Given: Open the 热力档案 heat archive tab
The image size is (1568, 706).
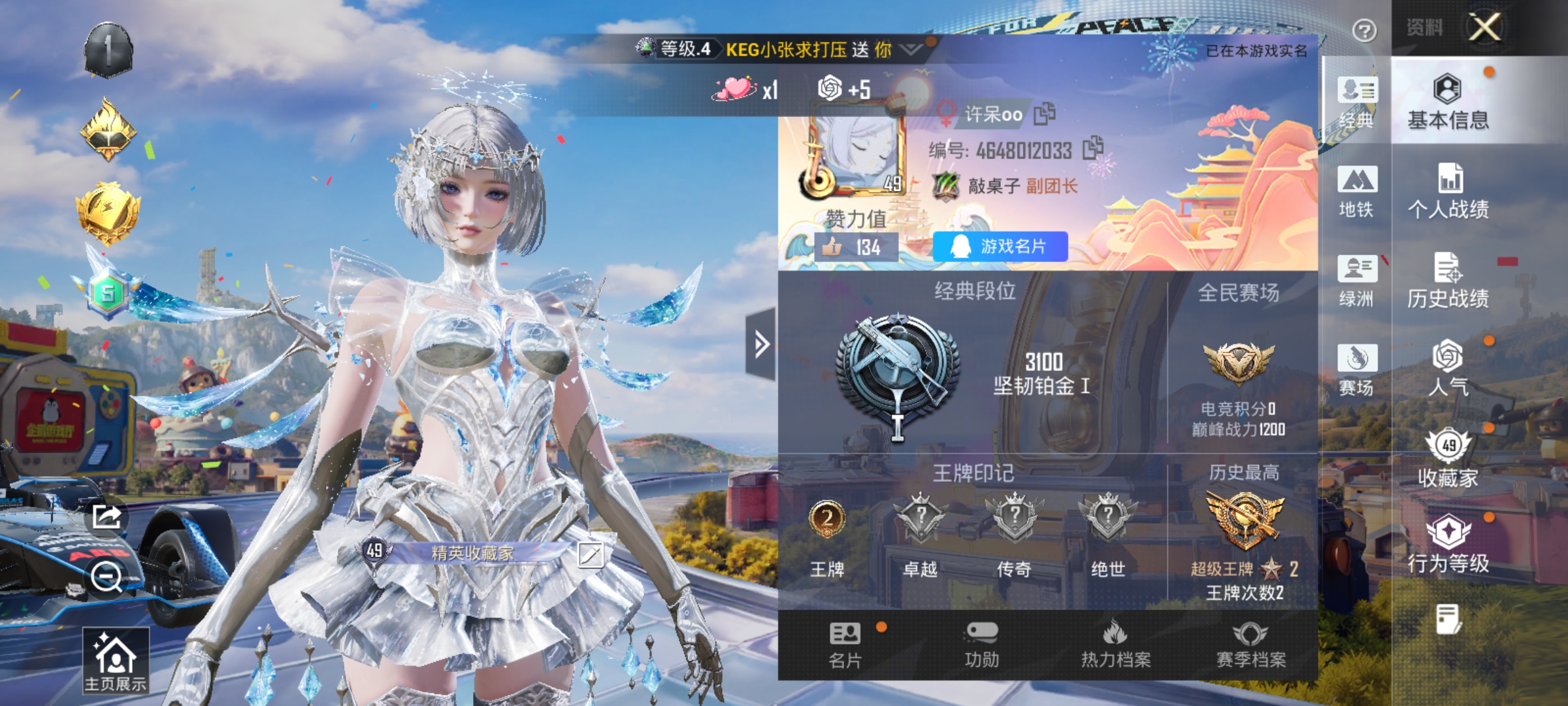Looking at the screenshot, I should [1116, 645].
